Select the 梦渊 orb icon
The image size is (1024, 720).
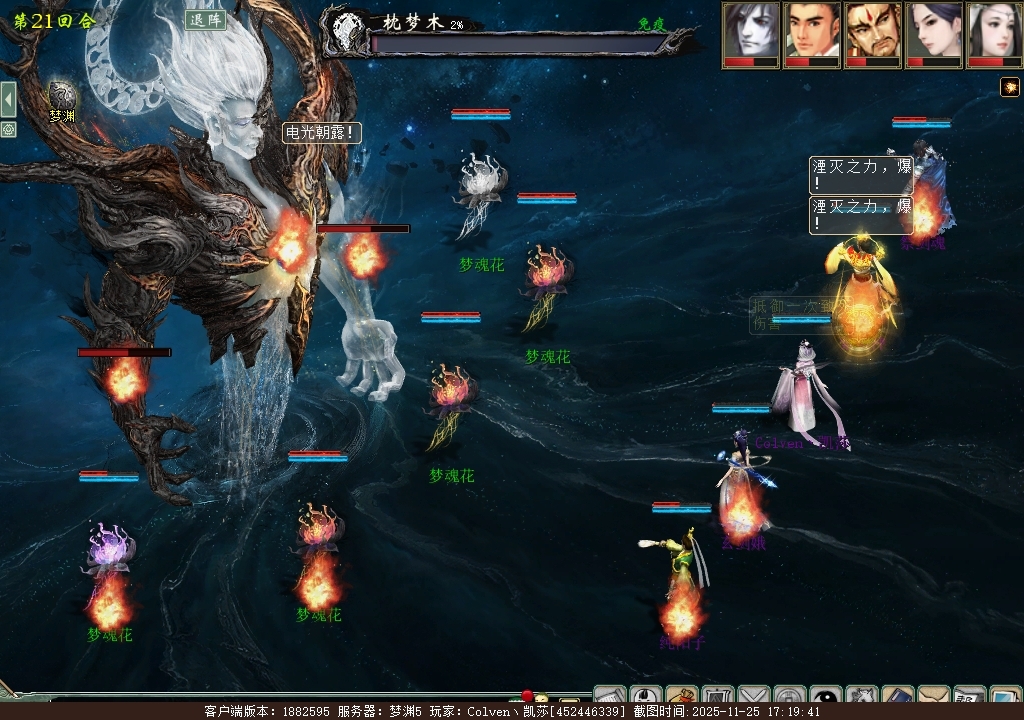click(62, 96)
